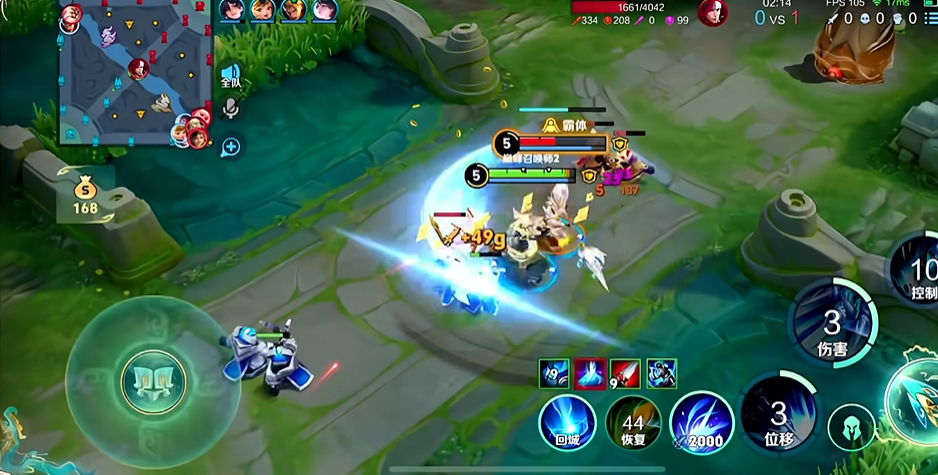Trigger the 位移 dash skill
Image resolution: width=938 pixels, height=475 pixels.
tap(777, 415)
